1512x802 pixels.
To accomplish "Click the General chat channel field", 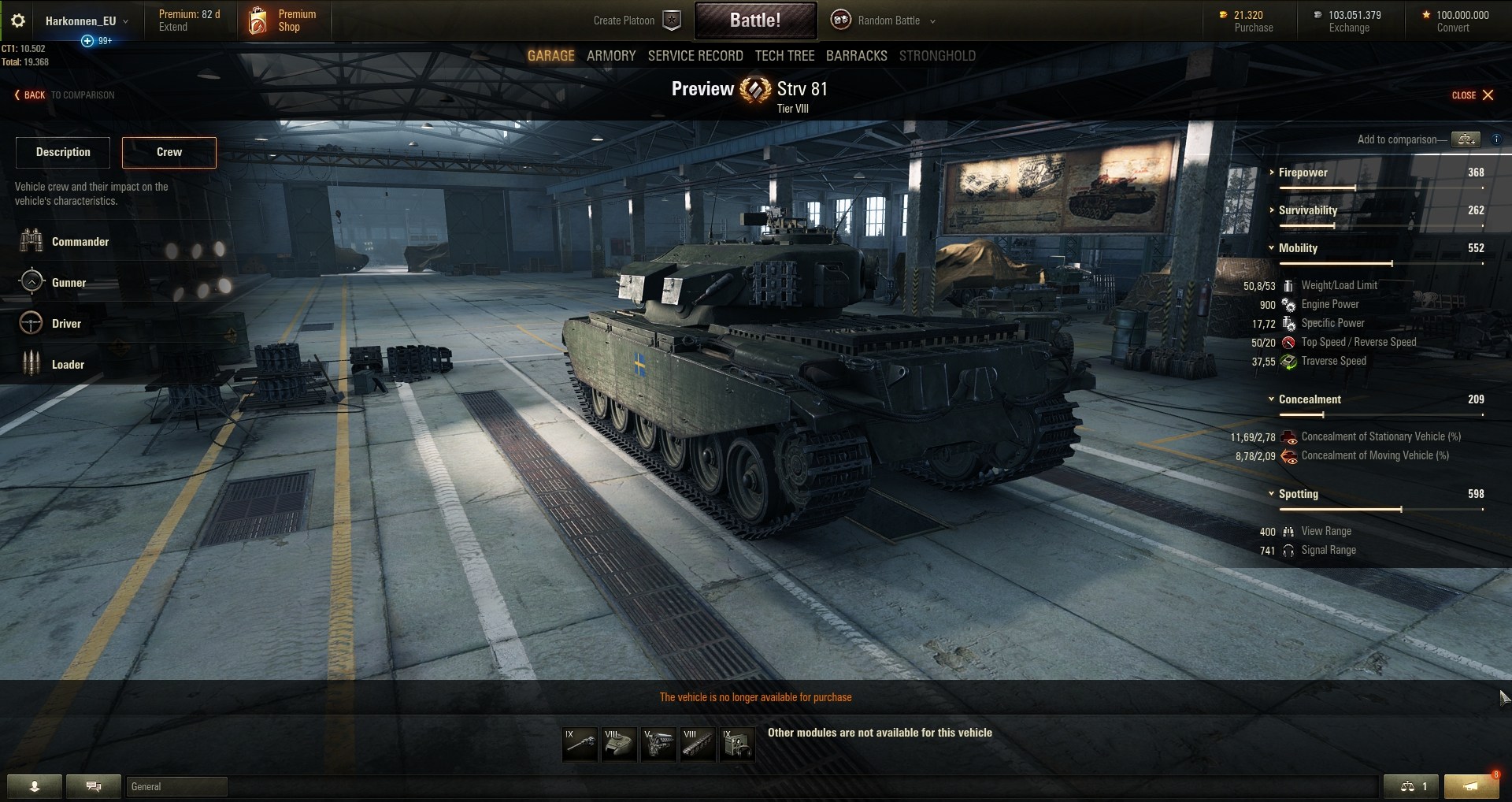I will tap(176, 786).
